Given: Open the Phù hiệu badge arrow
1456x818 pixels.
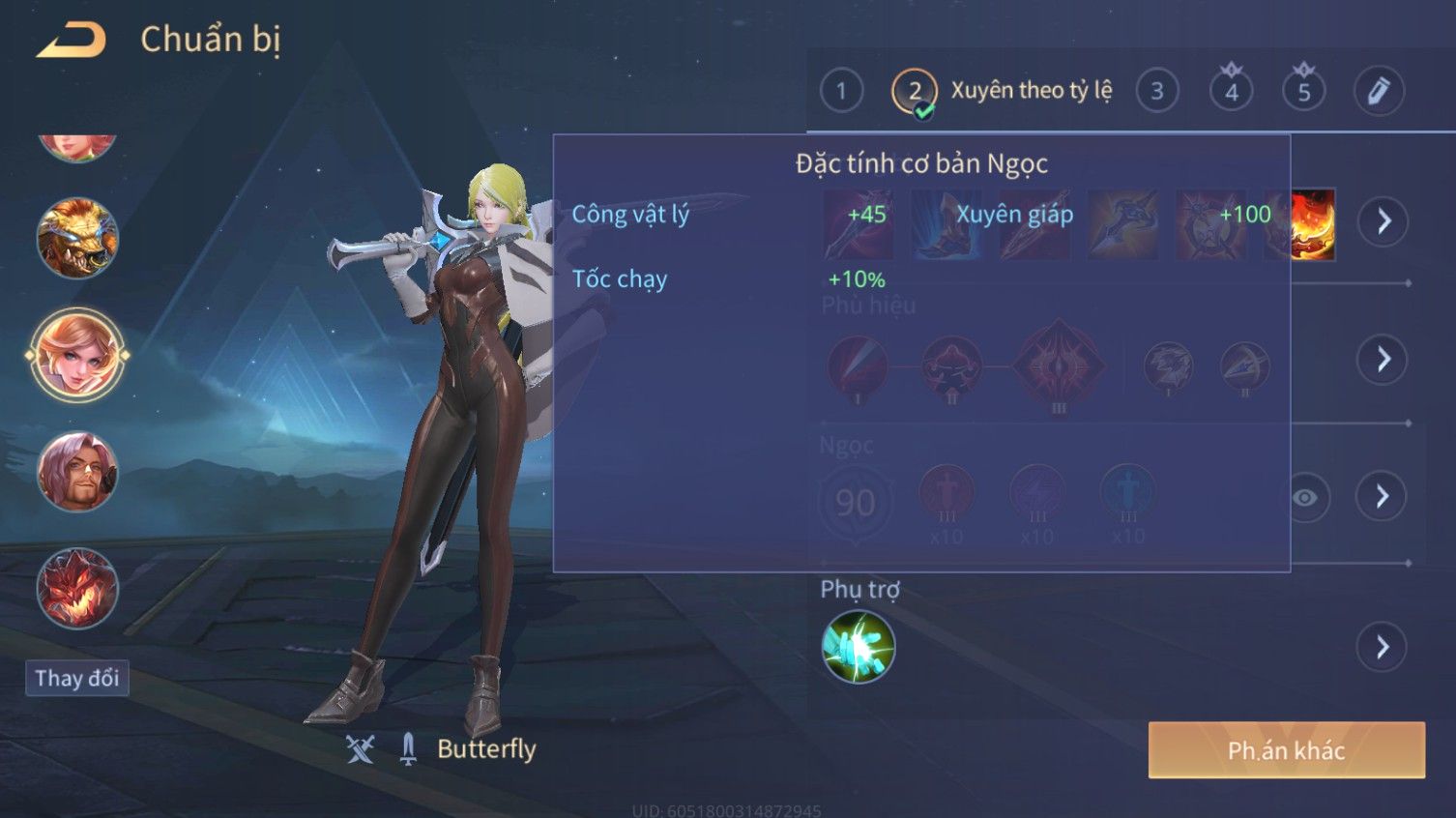Looking at the screenshot, I should tap(1383, 360).
